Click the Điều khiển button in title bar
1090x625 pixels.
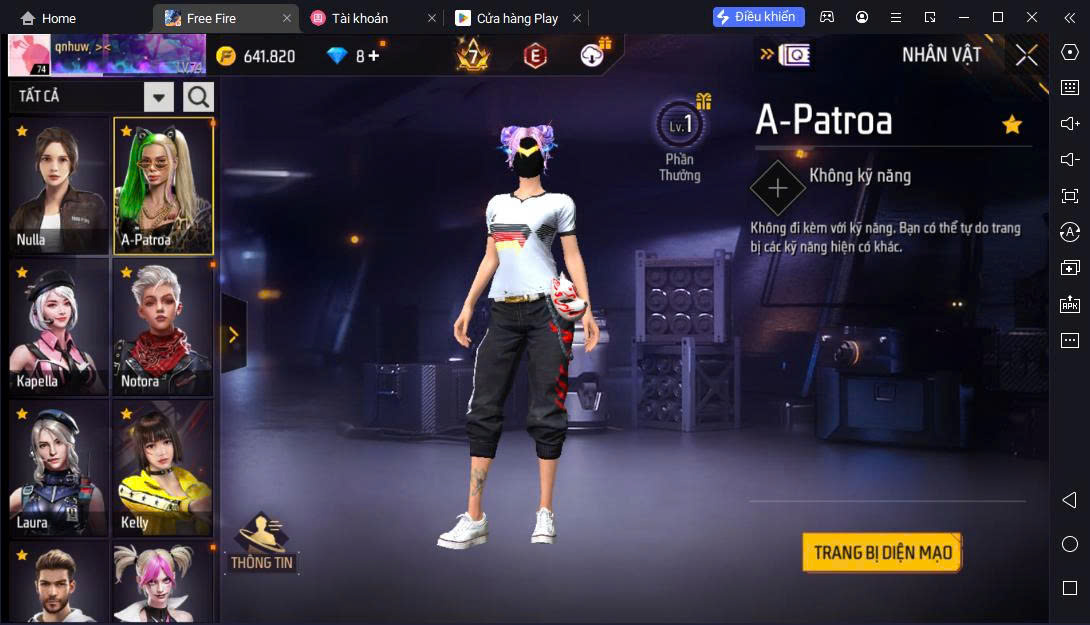758,17
